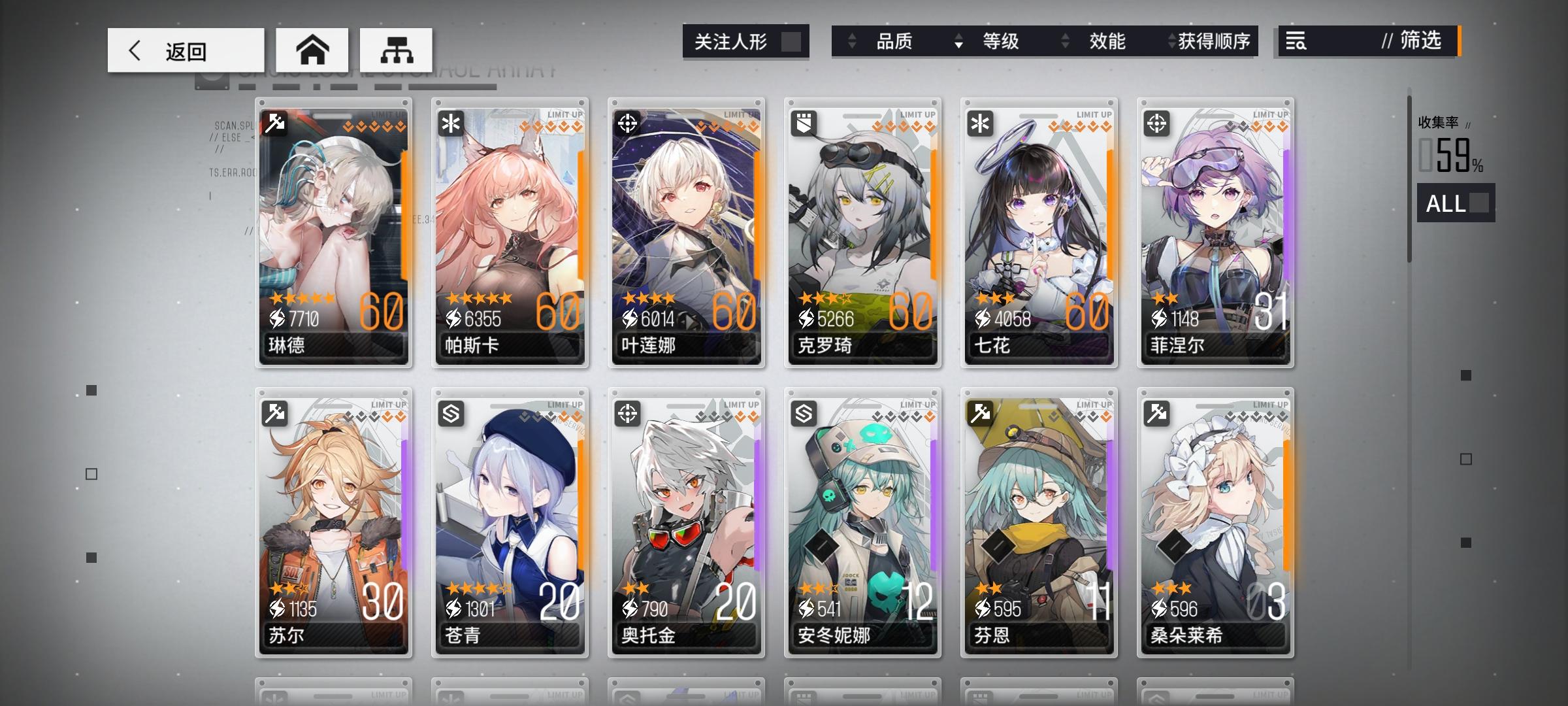Open 菲涅尔's character card

coord(1215,232)
